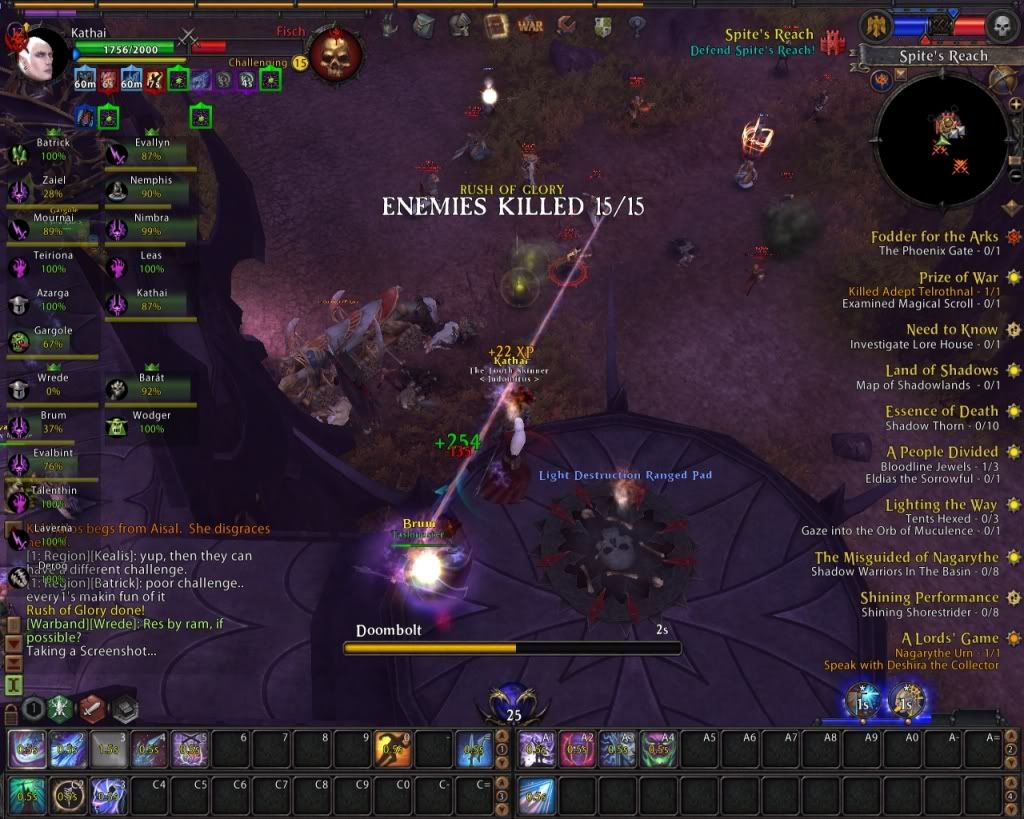Open the helmet character icon
The width and height of the screenshot is (1024, 819).
460,25
